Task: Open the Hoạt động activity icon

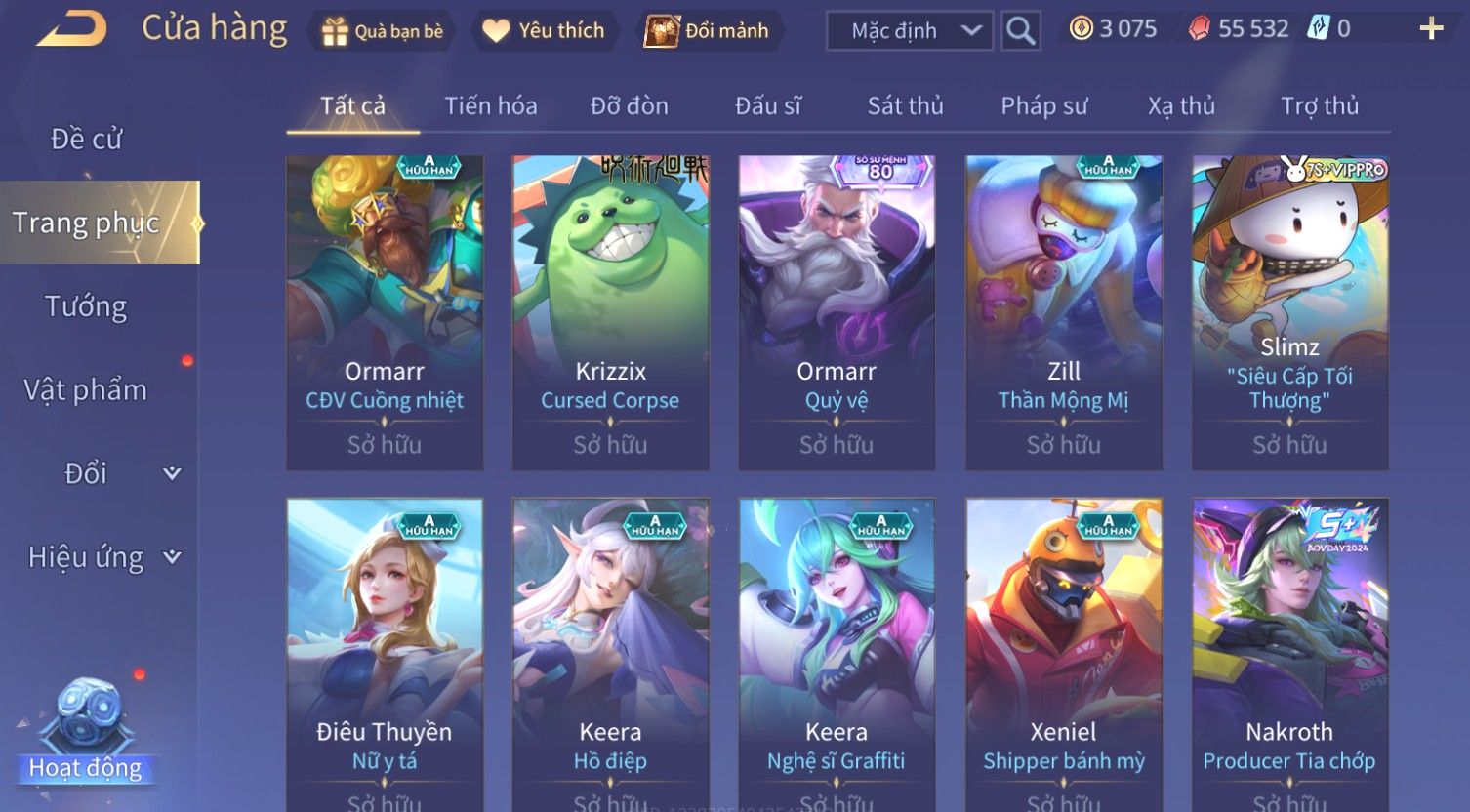Action: click(86, 732)
